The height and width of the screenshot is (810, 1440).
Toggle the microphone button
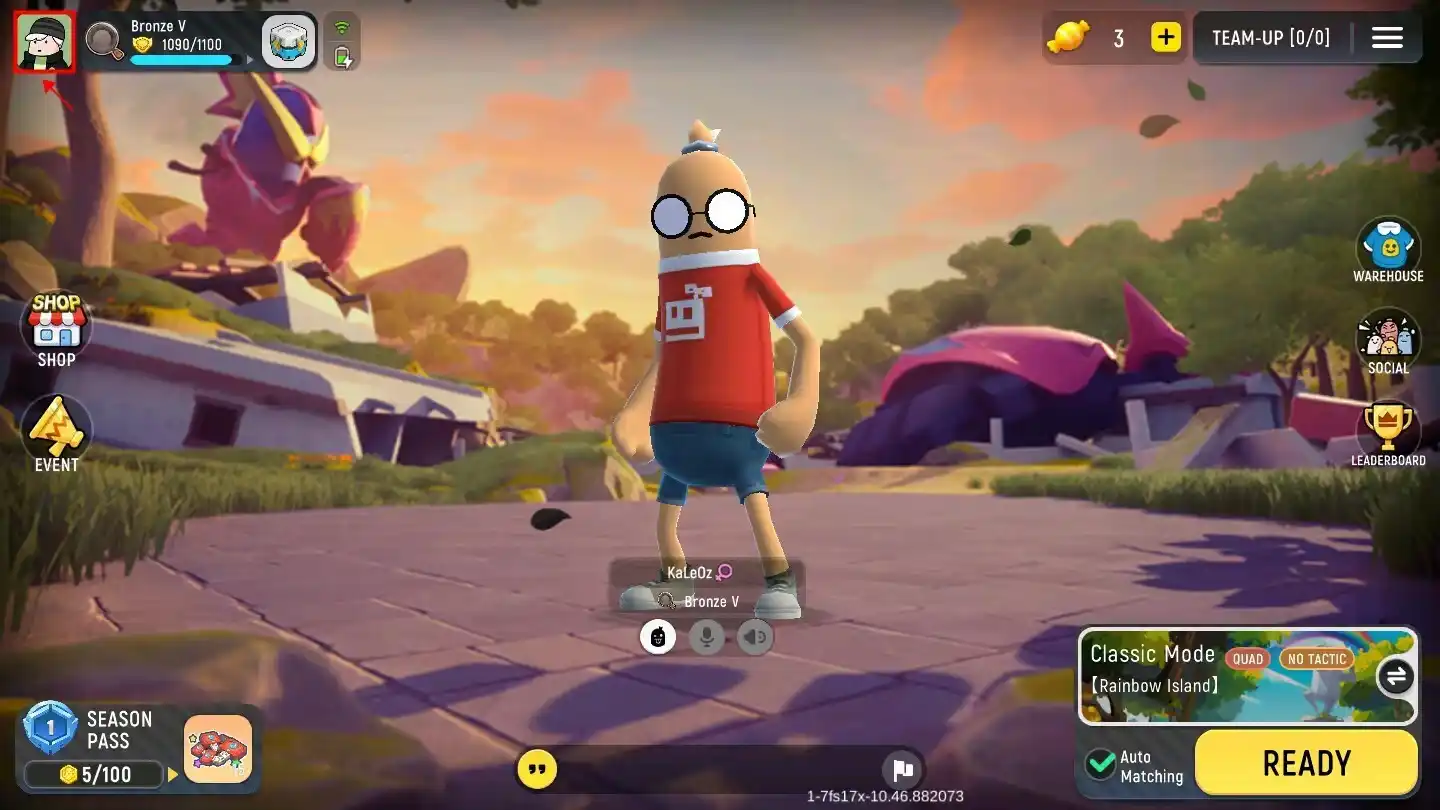coord(706,637)
